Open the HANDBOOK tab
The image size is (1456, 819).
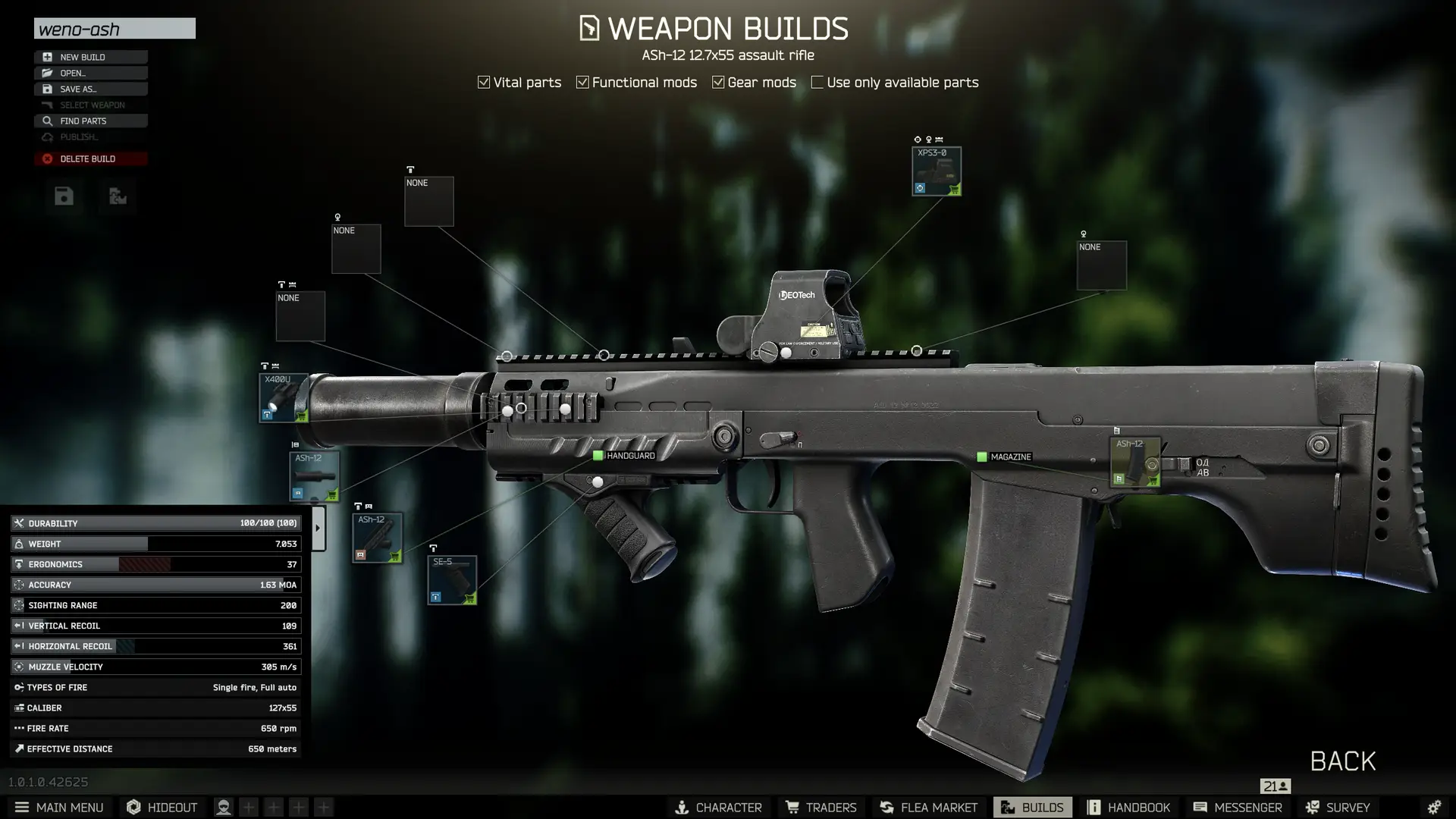(x=1129, y=808)
